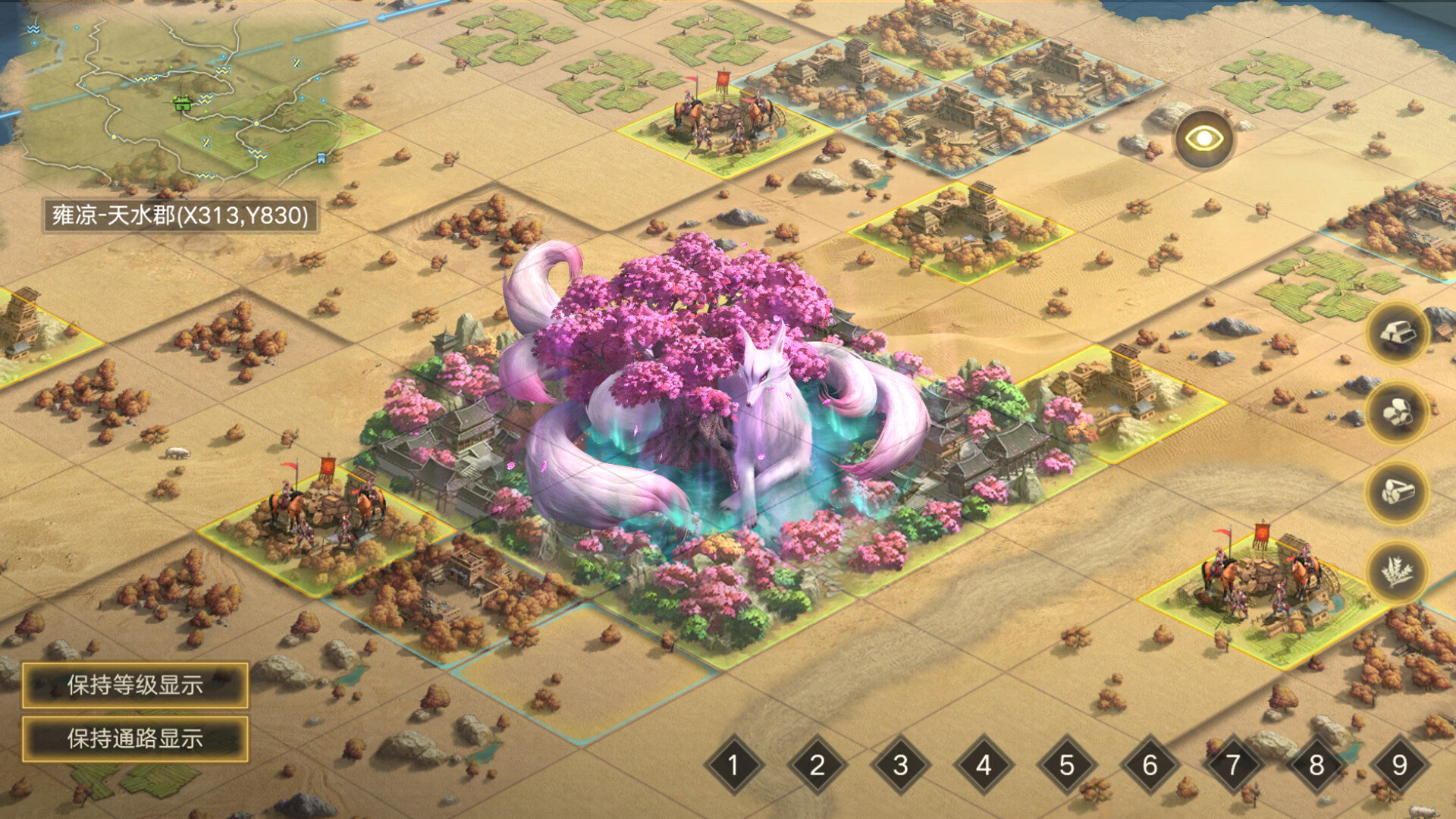Viewport: 1456px width, 819px height.
Task: Toggle level marker 1 display
Action: click(733, 765)
